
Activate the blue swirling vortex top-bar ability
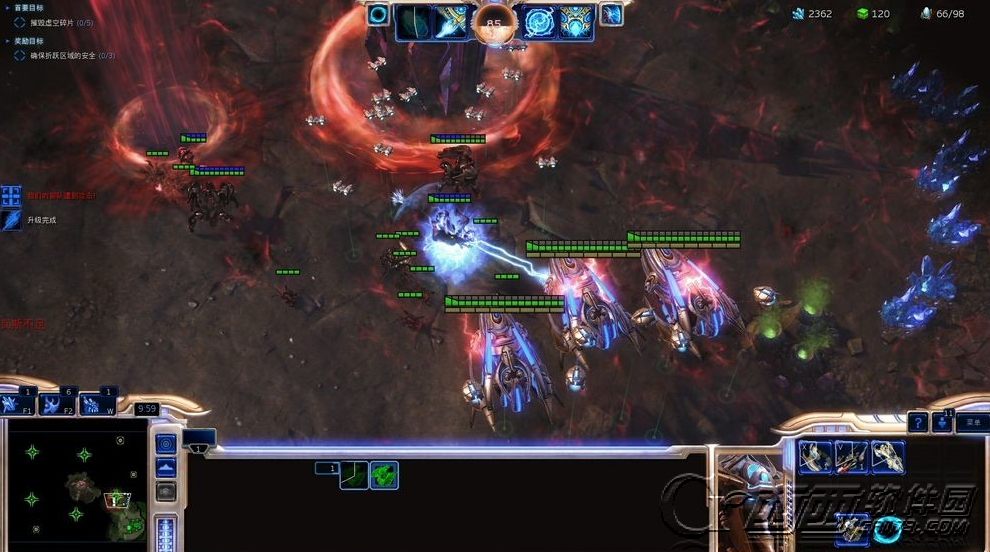[541, 21]
